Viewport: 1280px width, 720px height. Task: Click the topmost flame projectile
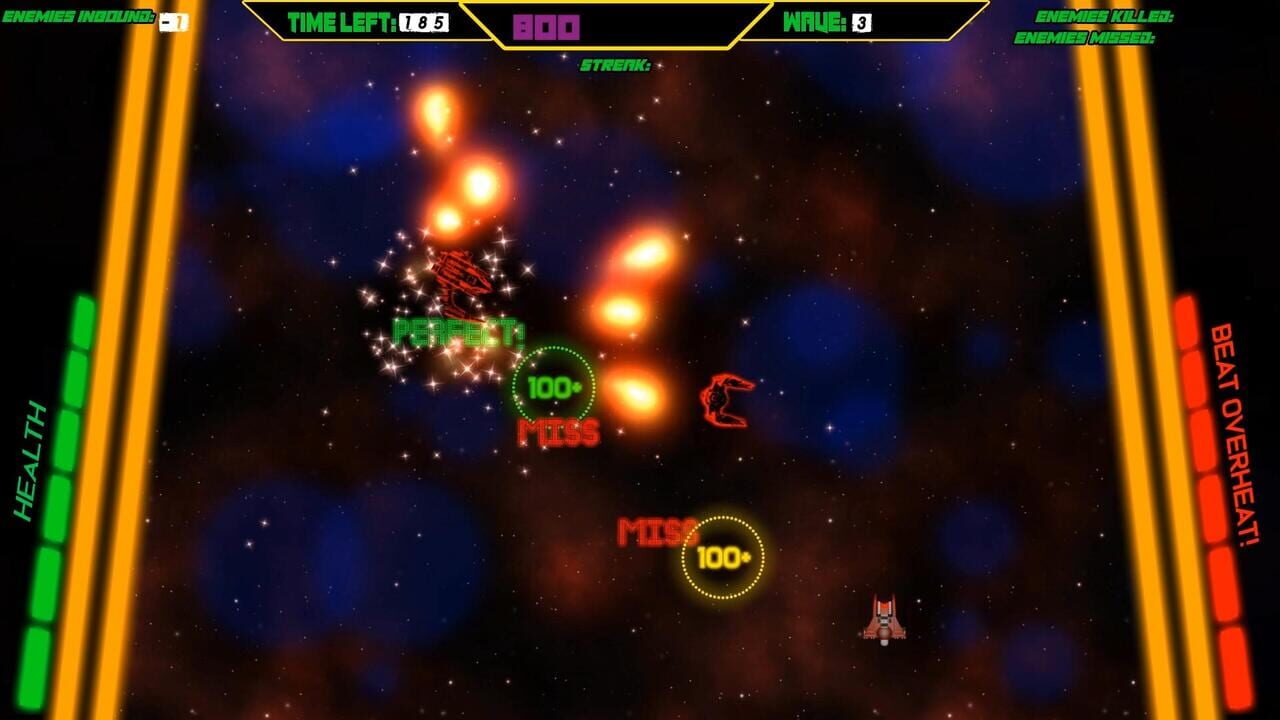[x=436, y=113]
